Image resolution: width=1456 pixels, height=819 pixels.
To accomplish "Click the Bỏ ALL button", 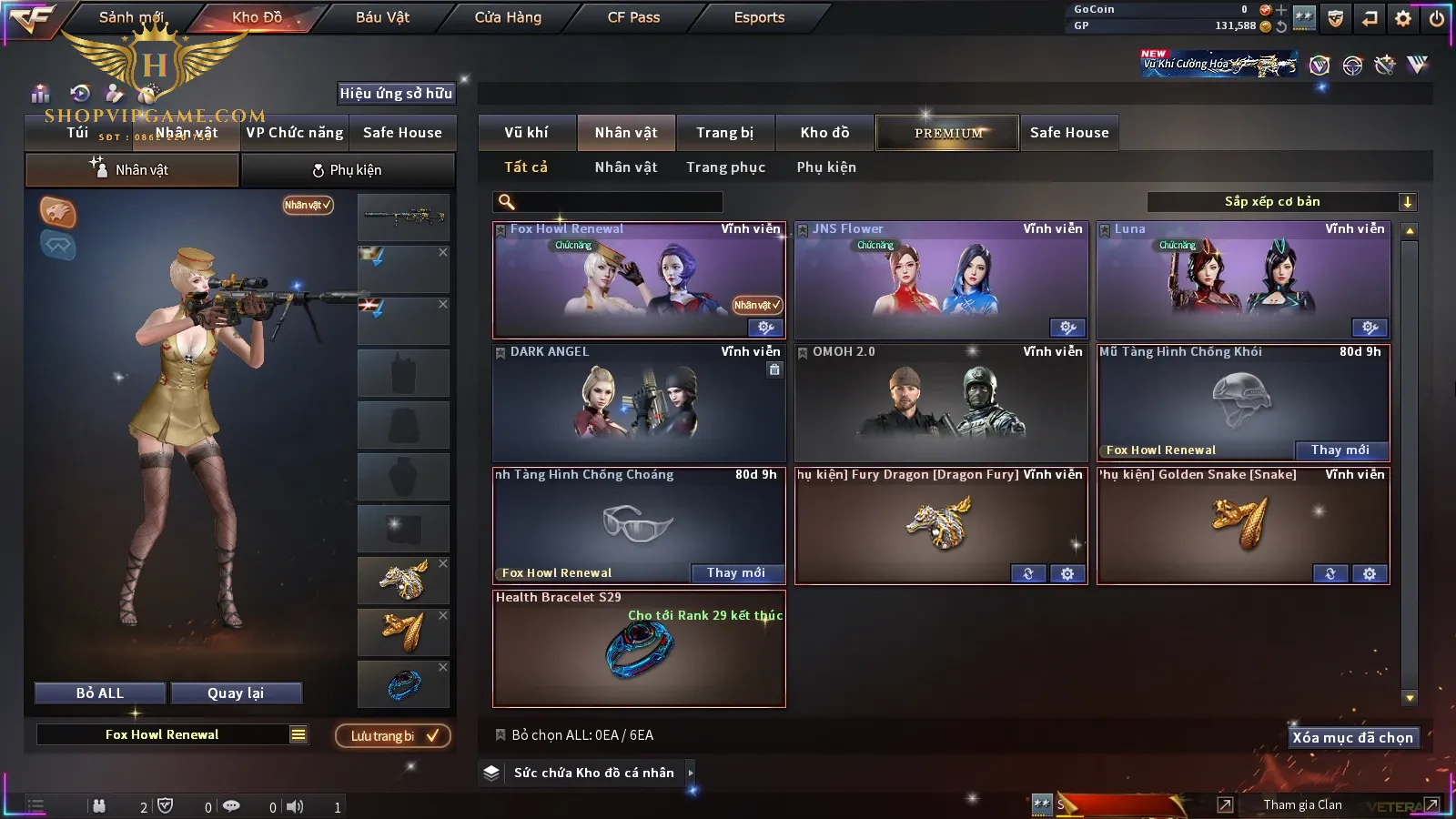I will (100, 693).
